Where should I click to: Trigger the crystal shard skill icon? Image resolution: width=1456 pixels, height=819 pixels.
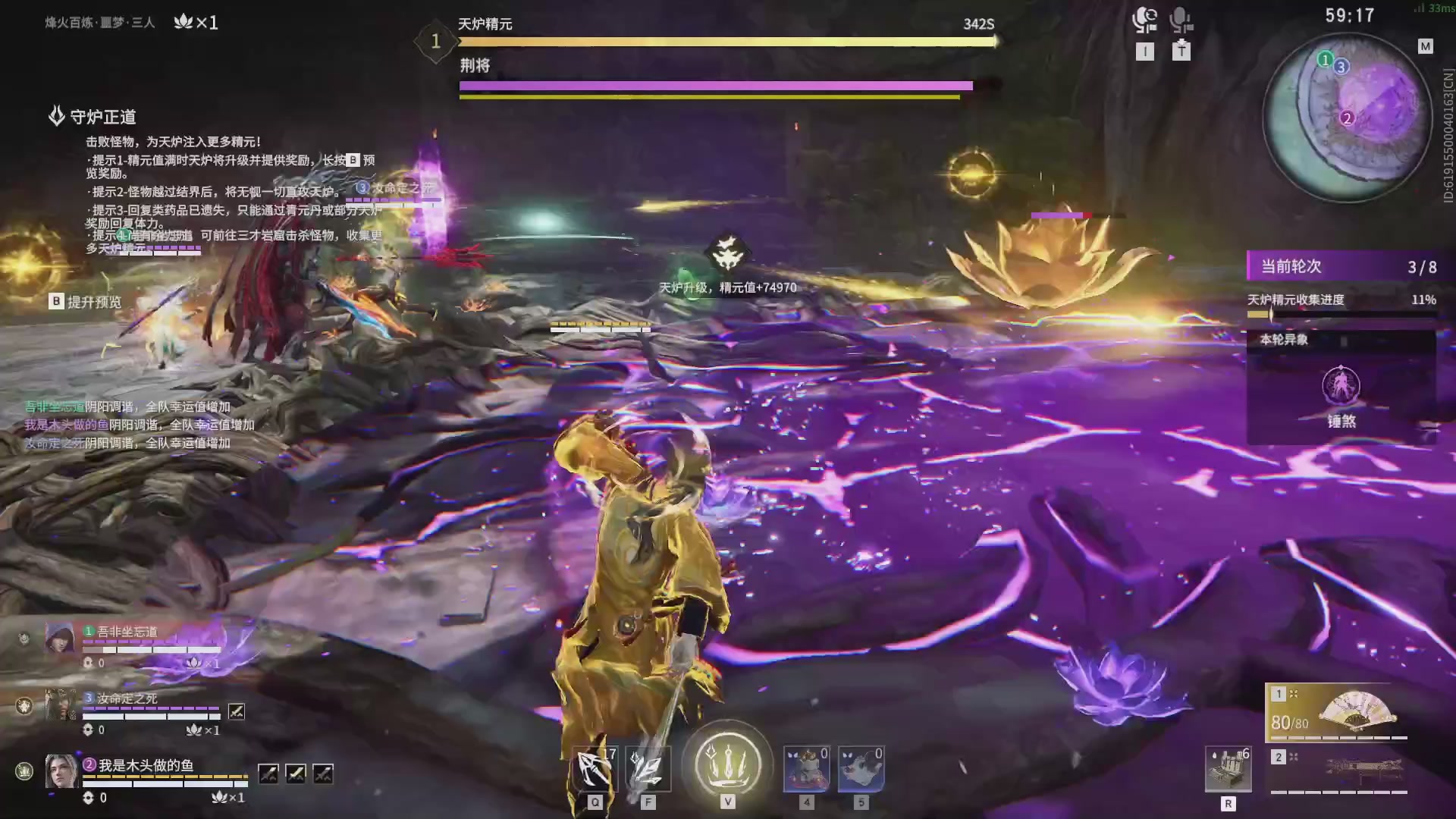pyautogui.click(x=648, y=768)
